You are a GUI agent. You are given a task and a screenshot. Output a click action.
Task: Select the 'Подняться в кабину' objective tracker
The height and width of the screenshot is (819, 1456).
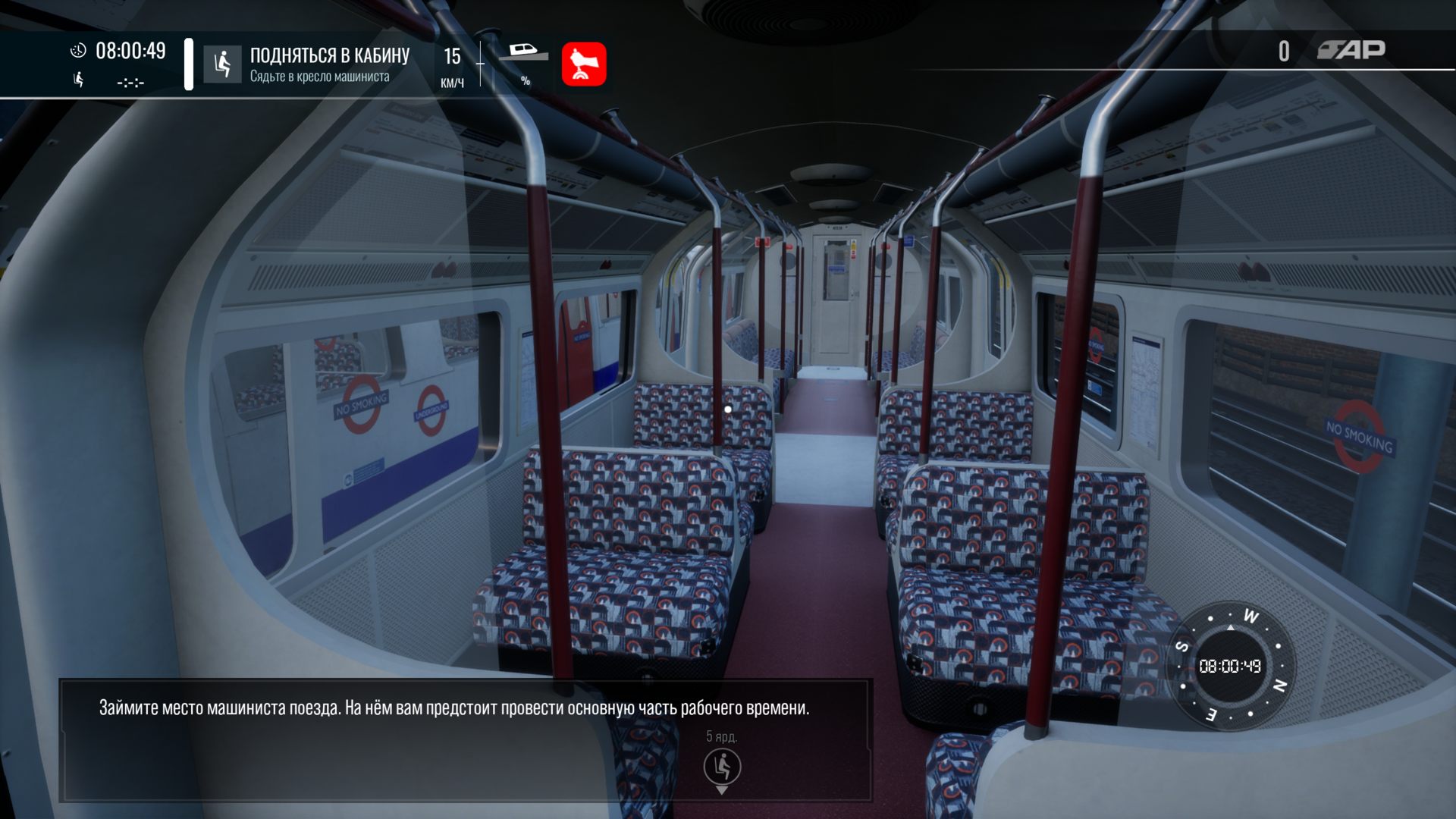328,64
